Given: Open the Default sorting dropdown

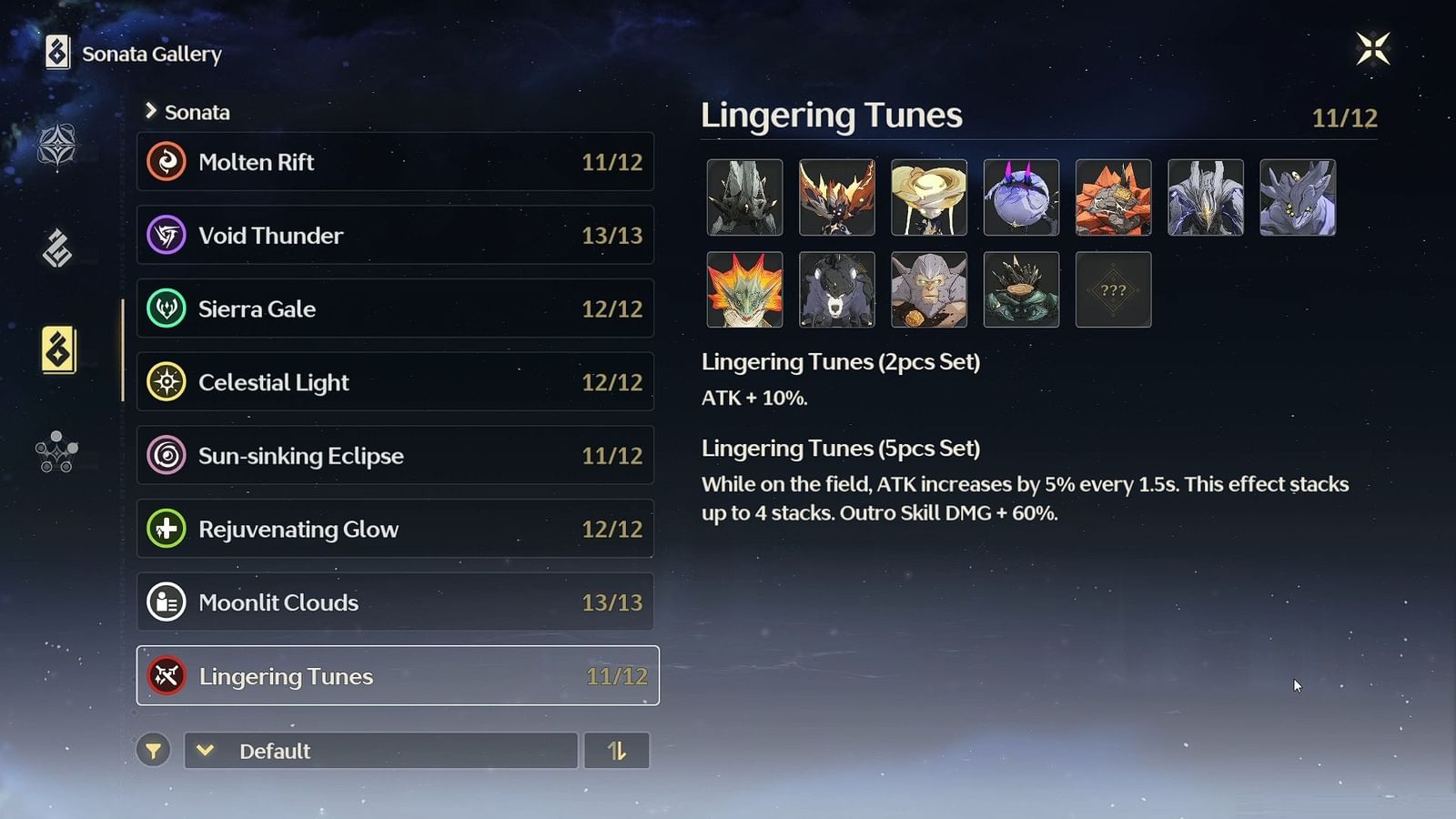Looking at the screenshot, I should (x=380, y=751).
